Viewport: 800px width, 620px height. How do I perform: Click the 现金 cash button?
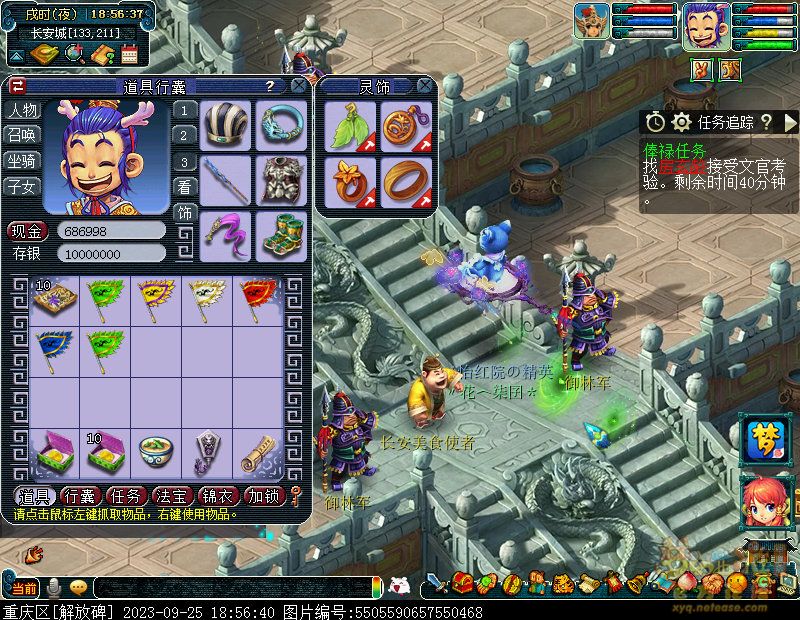point(28,231)
